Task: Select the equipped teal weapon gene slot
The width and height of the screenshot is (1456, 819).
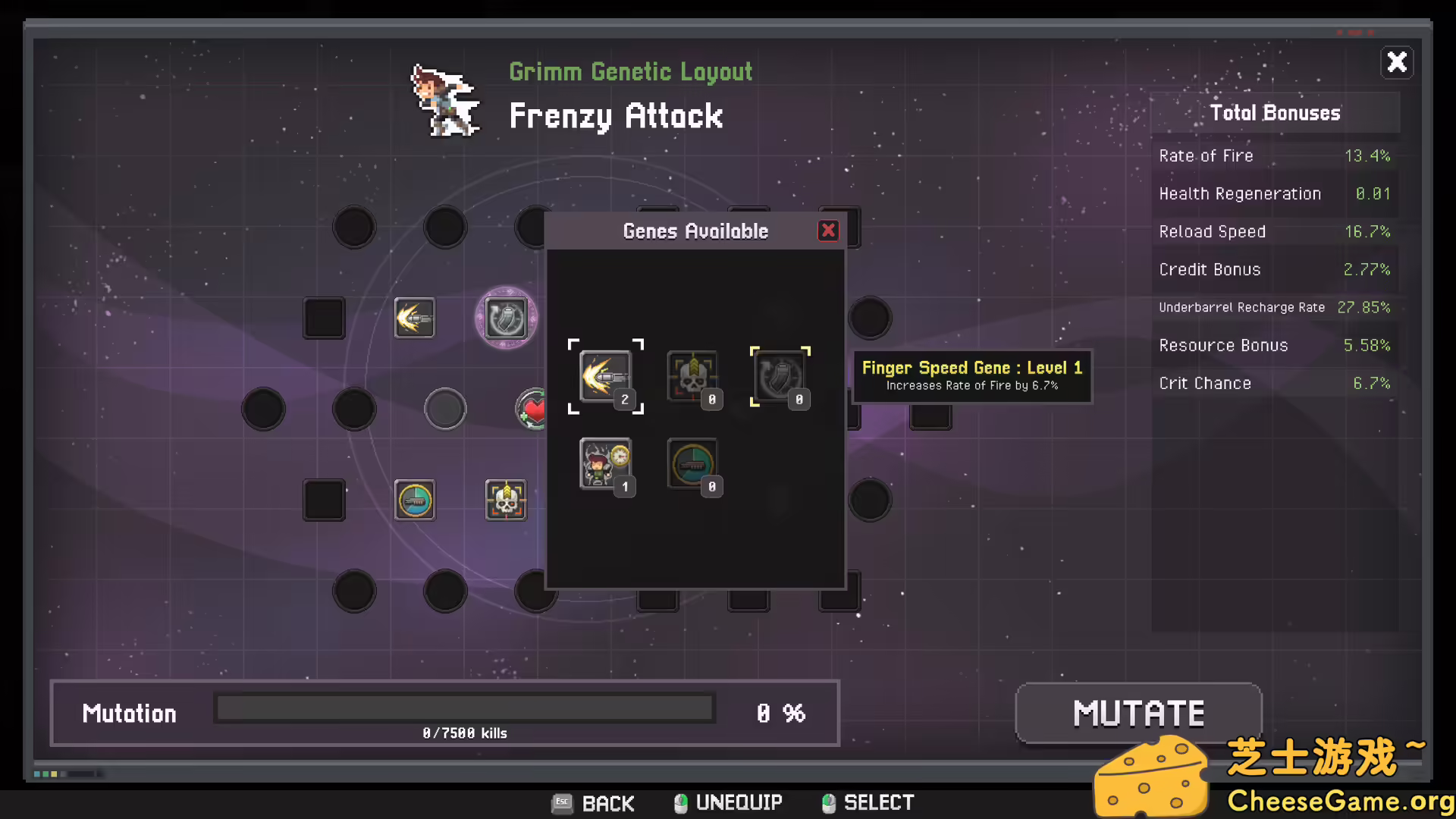Action: point(414,500)
